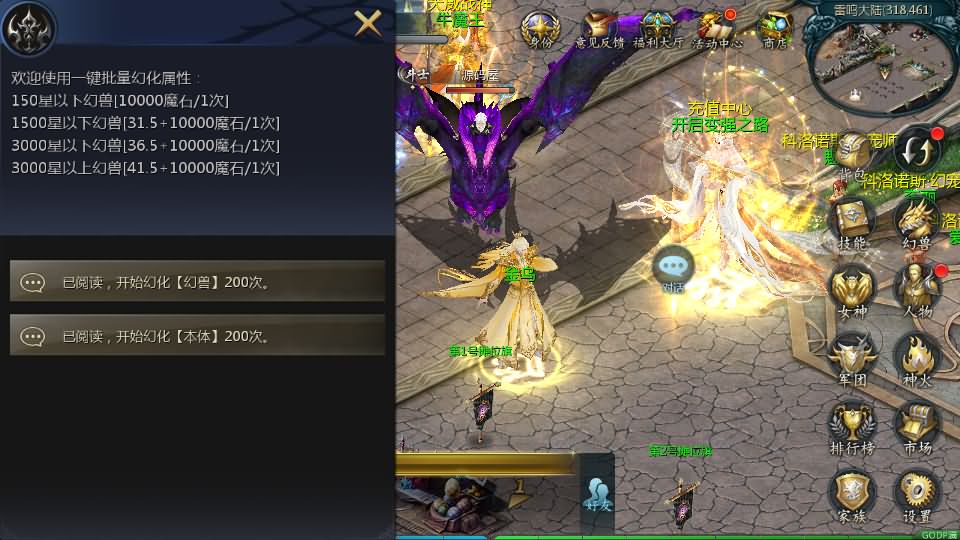
Task: Open the 好友 friends list
Action: [598, 494]
